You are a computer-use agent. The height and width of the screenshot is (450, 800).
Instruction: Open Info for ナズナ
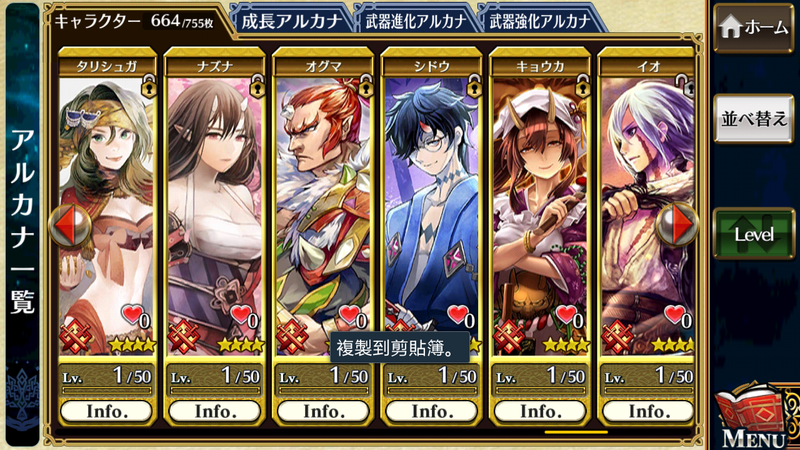pos(215,411)
